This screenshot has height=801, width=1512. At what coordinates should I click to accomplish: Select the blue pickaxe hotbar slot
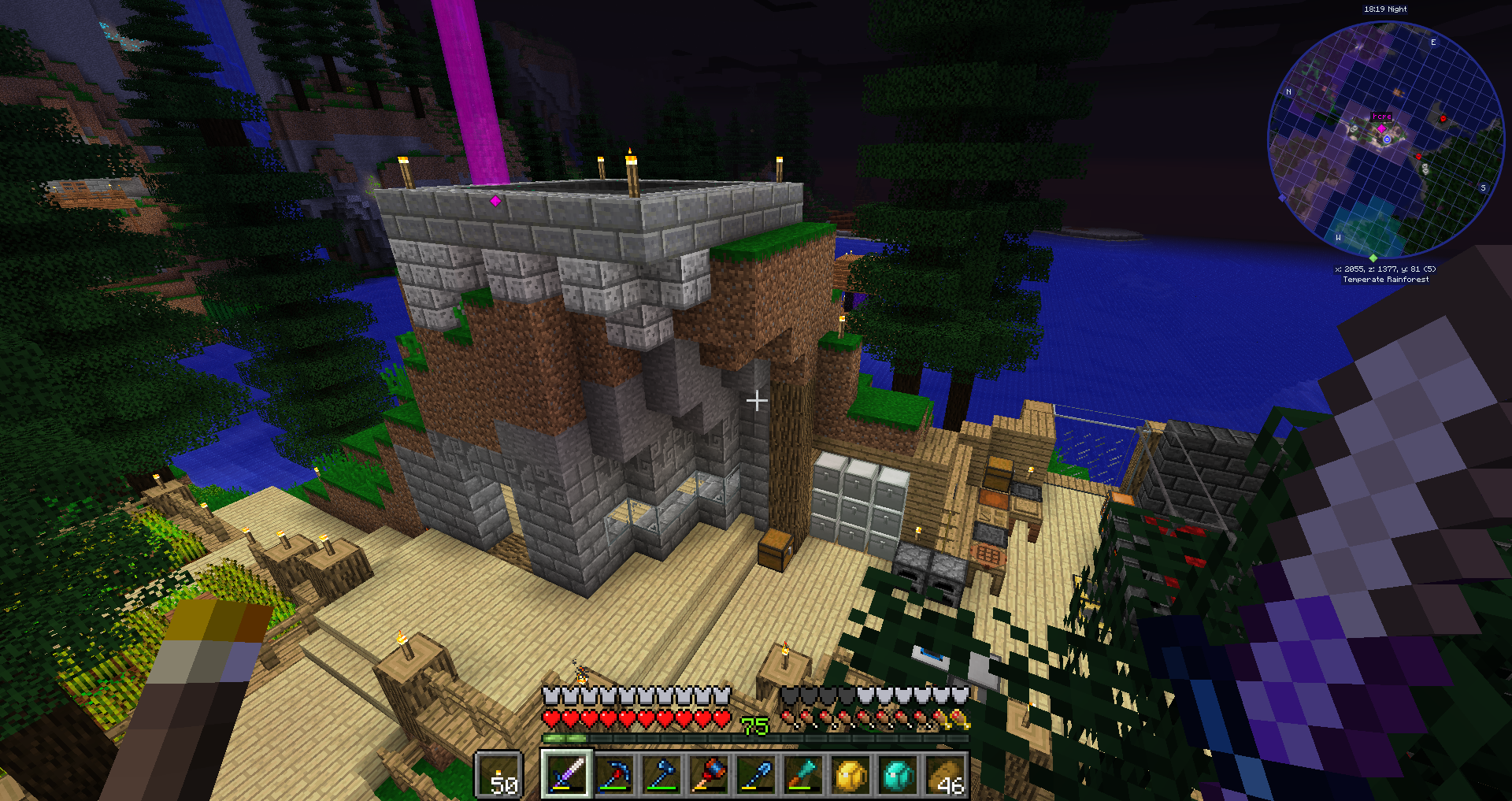click(614, 773)
